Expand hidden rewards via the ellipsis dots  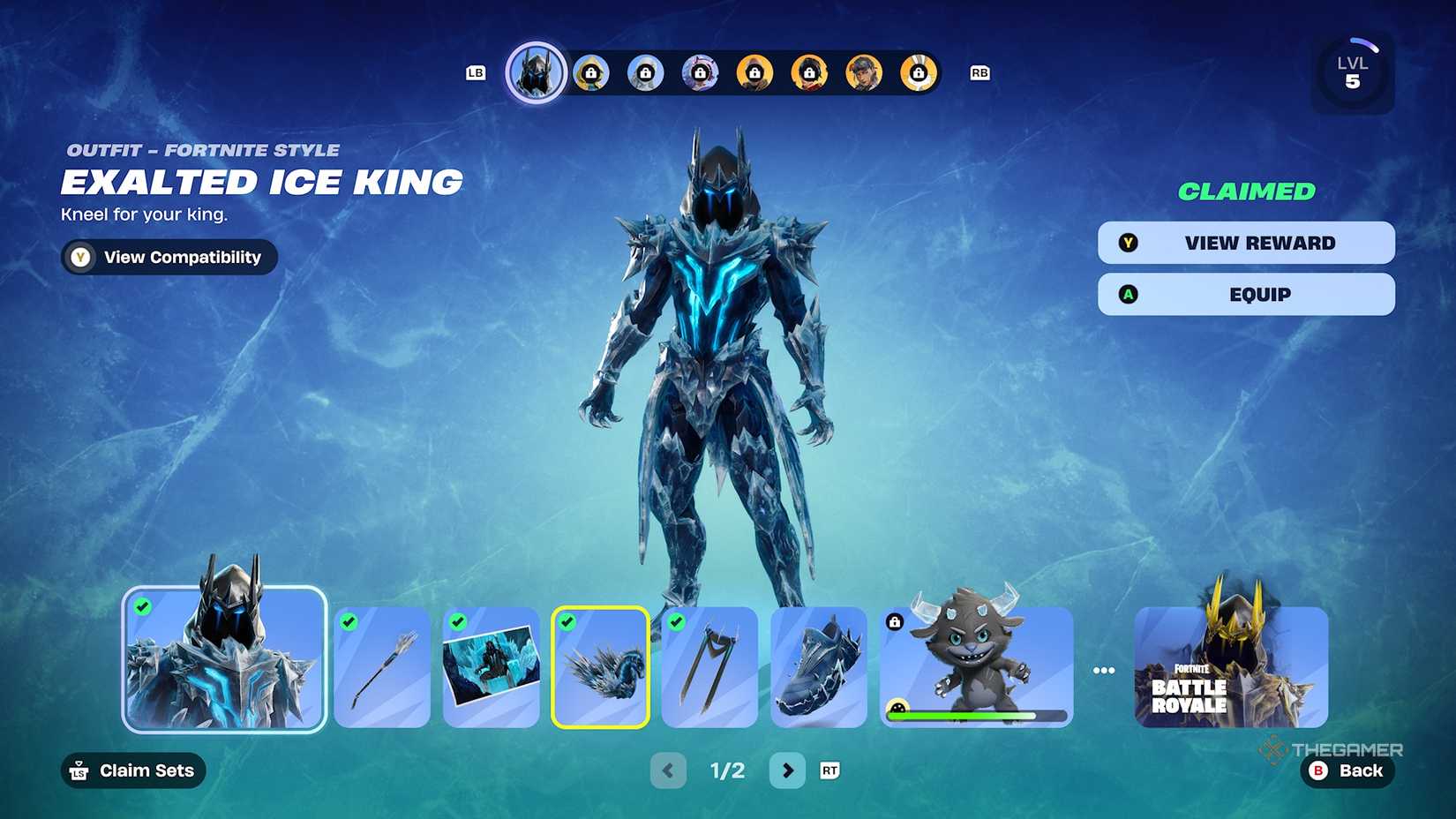(1104, 670)
